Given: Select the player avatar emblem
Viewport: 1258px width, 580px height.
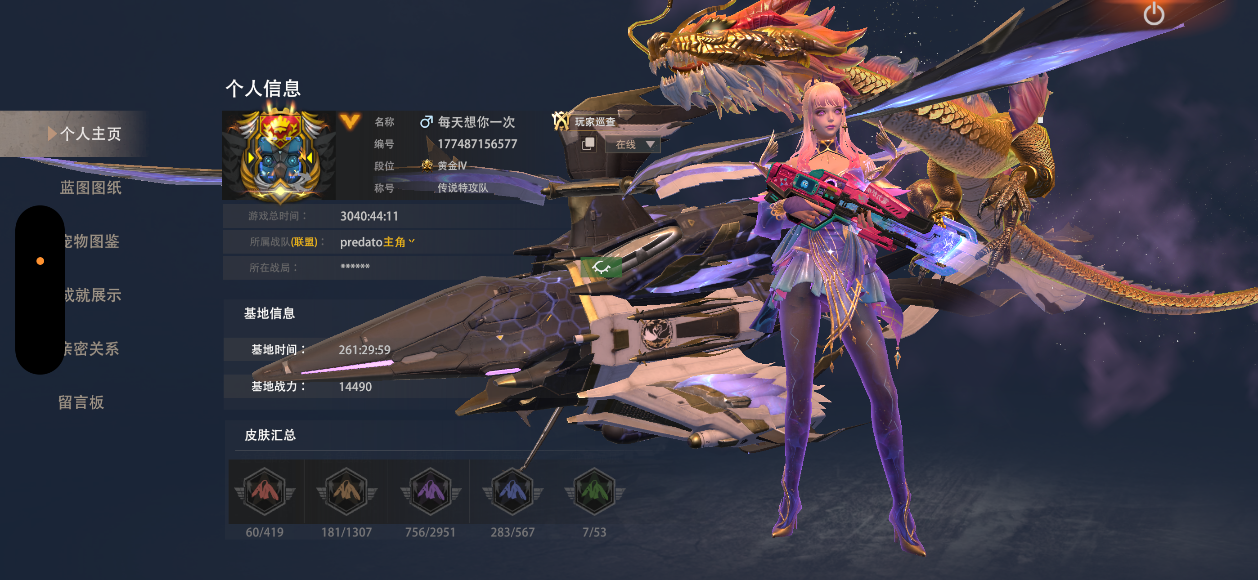Looking at the screenshot, I should (x=279, y=155).
